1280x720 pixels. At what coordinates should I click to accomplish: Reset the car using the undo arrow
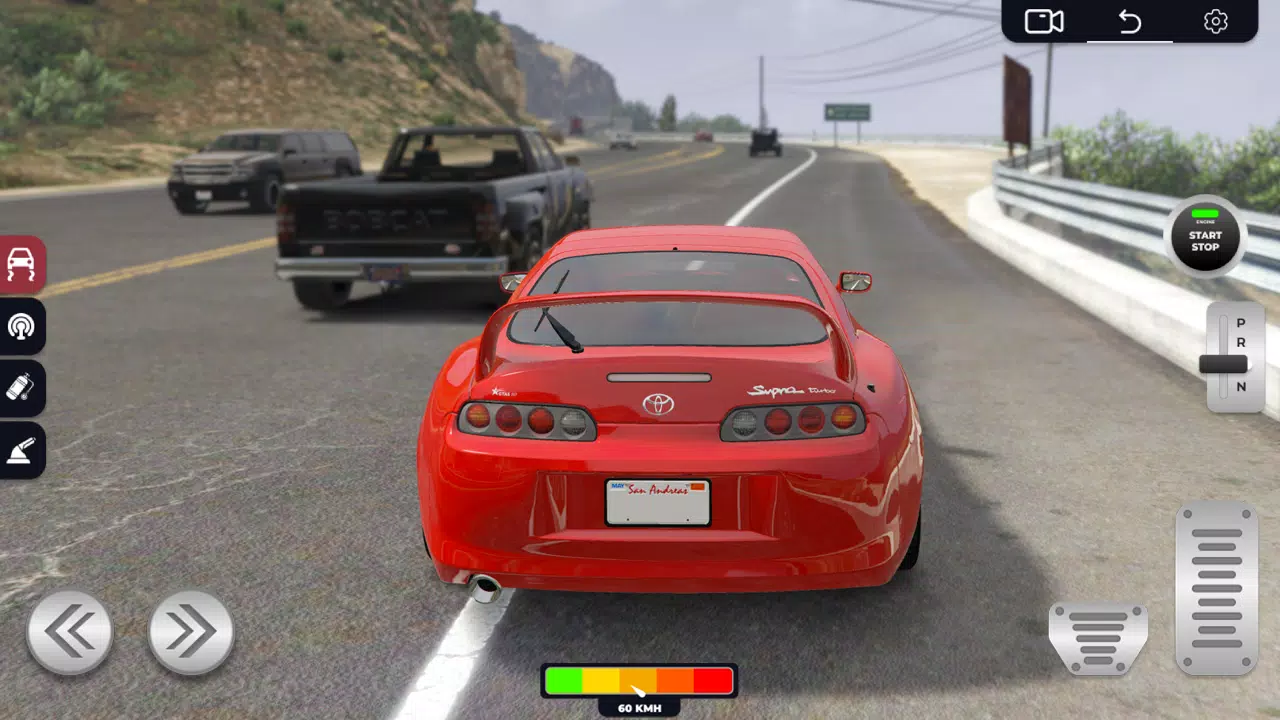click(x=1129, y=19)
